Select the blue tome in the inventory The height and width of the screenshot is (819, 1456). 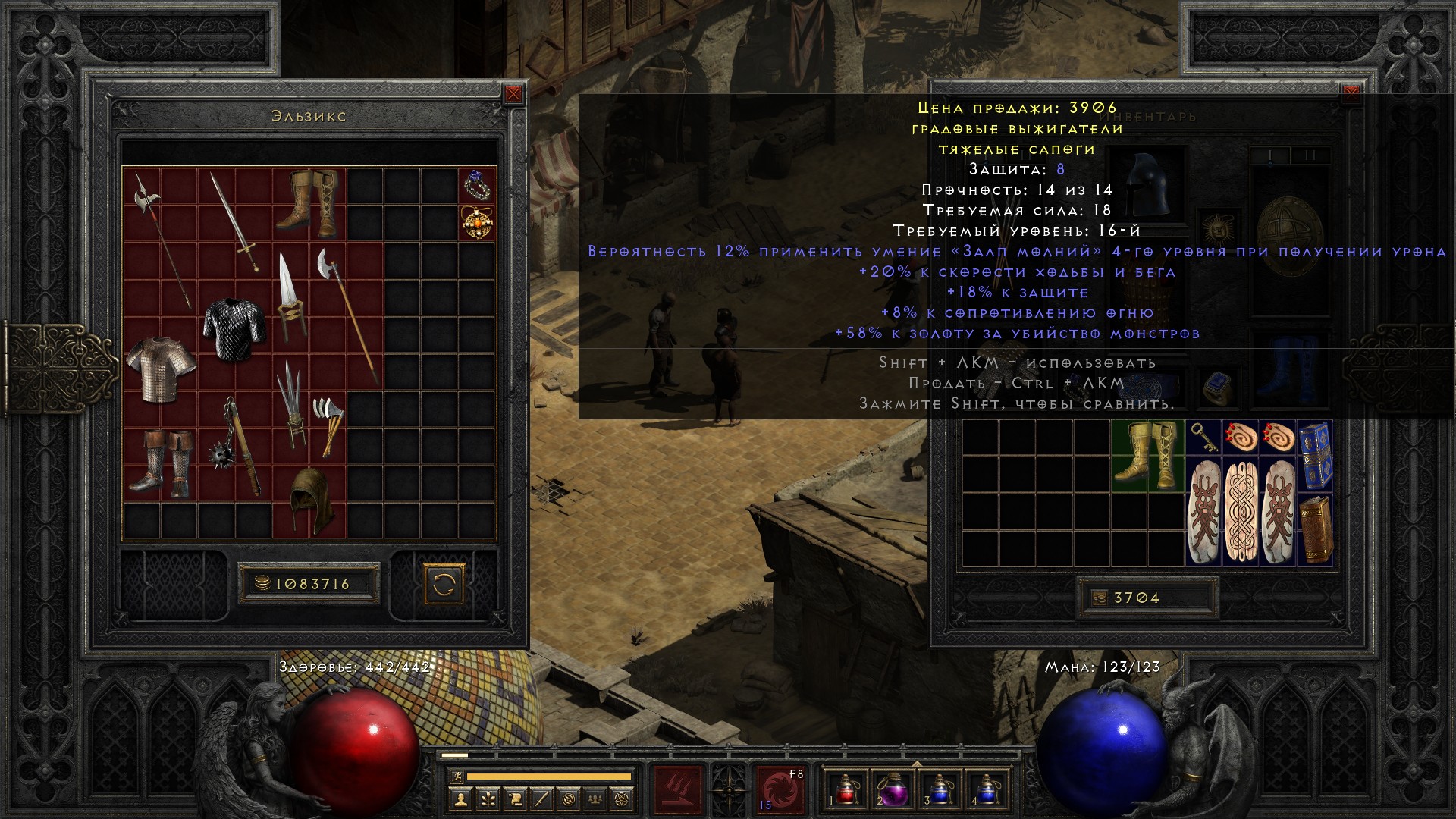(x=1315, y=456)
